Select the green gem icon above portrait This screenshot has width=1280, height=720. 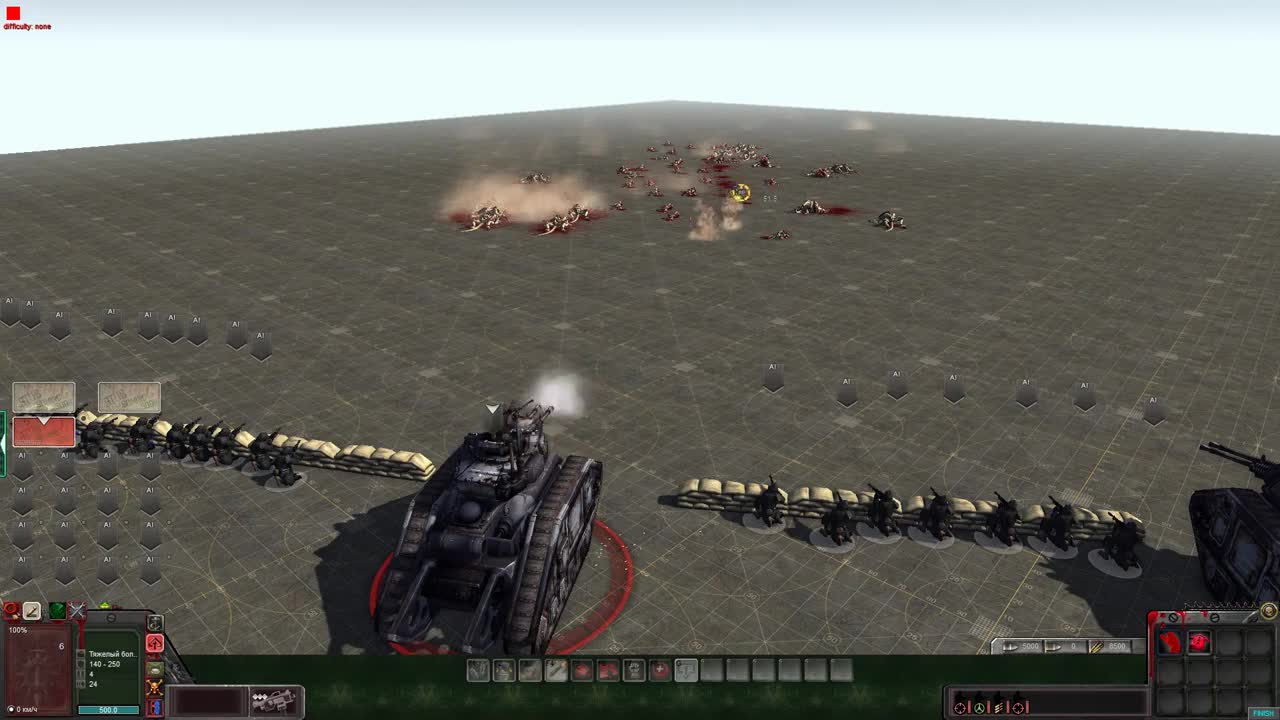pyautogui.click(x=58, y=611)
